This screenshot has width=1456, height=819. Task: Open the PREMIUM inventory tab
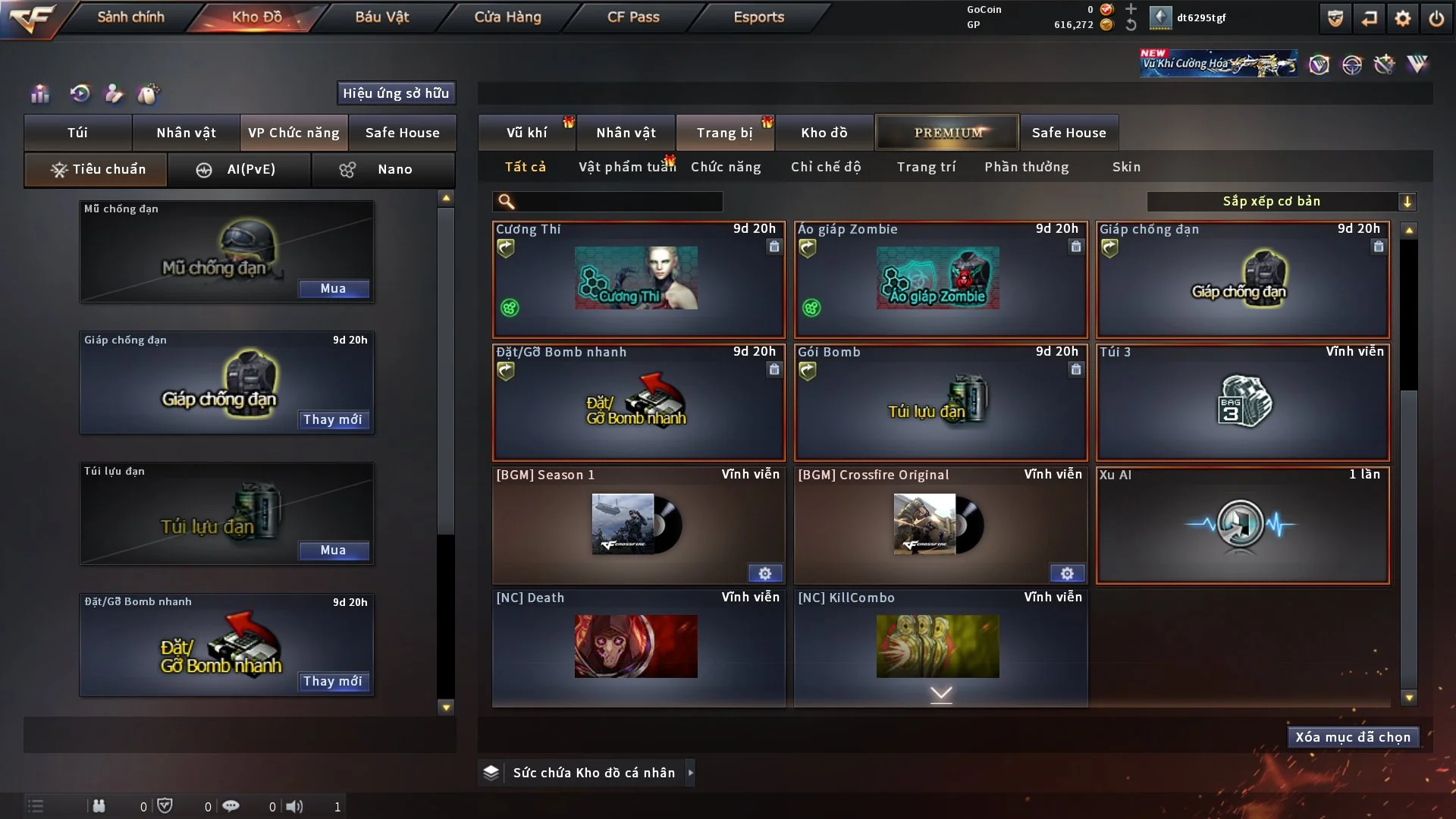(x=947, y=133)
